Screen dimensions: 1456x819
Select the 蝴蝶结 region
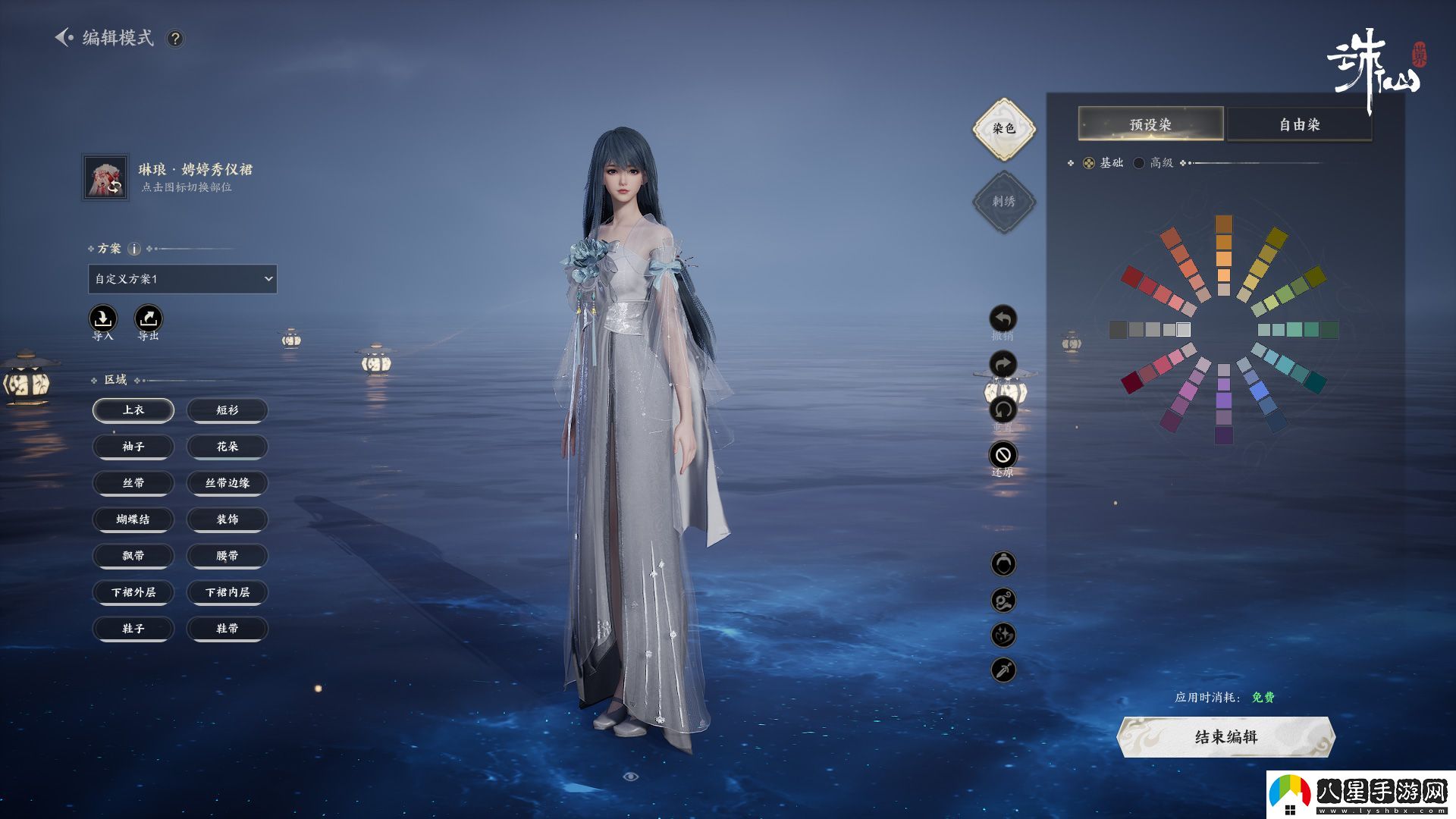[133, 519]
